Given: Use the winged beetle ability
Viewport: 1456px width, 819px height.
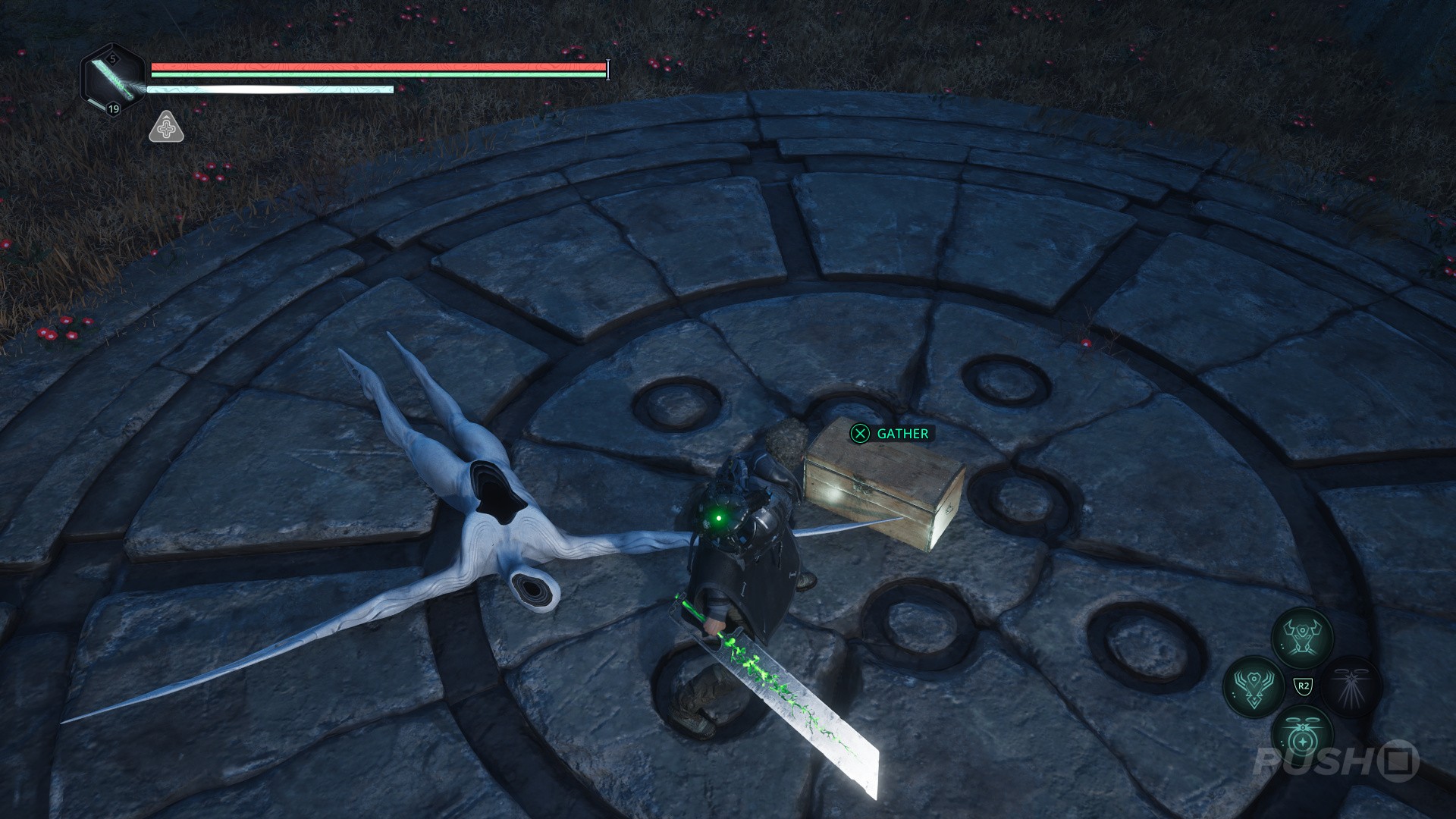Looking at the screenshot, I should point(1253,686).
